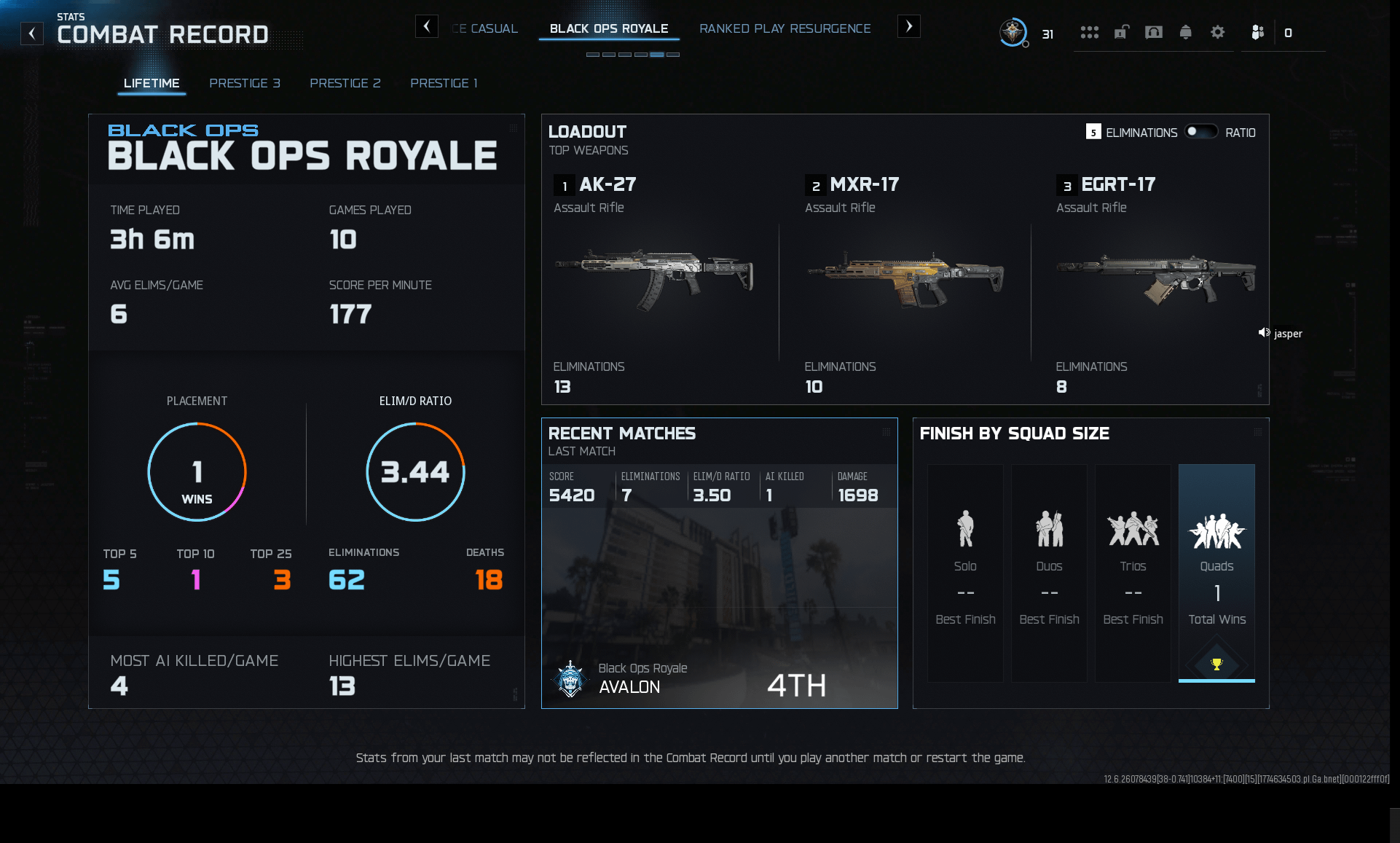Go back from Combat Record
Image resolution: width=1400 pixels, height=843 pixels.
32,34
